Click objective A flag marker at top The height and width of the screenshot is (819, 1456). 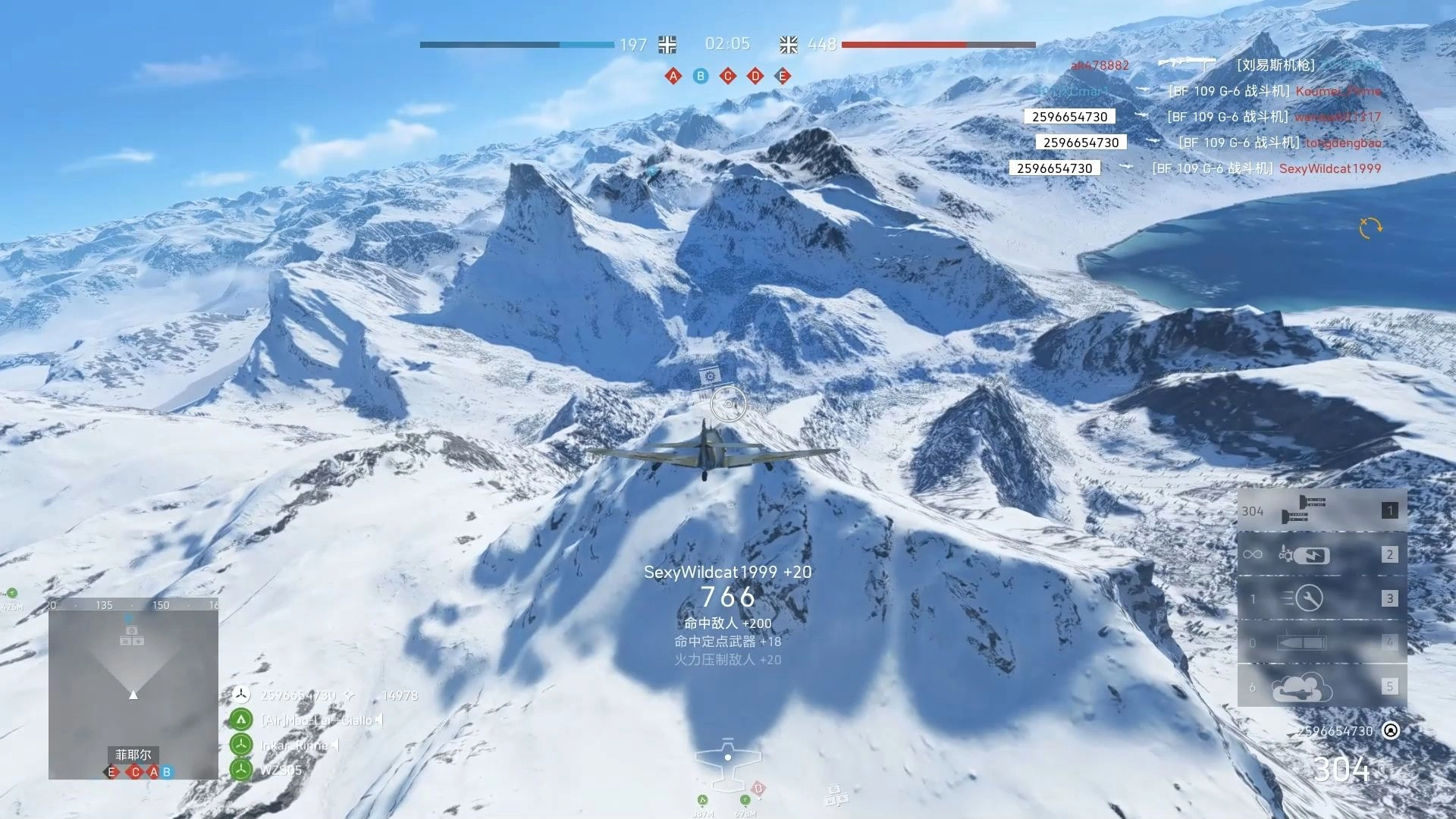pos(673,76)
